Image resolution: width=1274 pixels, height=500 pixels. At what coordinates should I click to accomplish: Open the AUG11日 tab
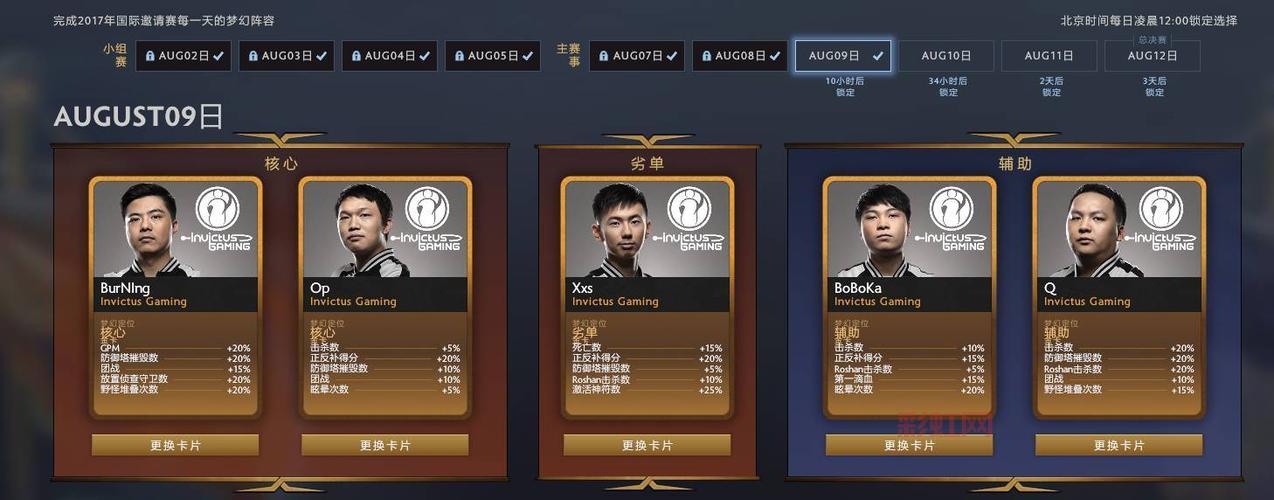(x=1049, y=56)
